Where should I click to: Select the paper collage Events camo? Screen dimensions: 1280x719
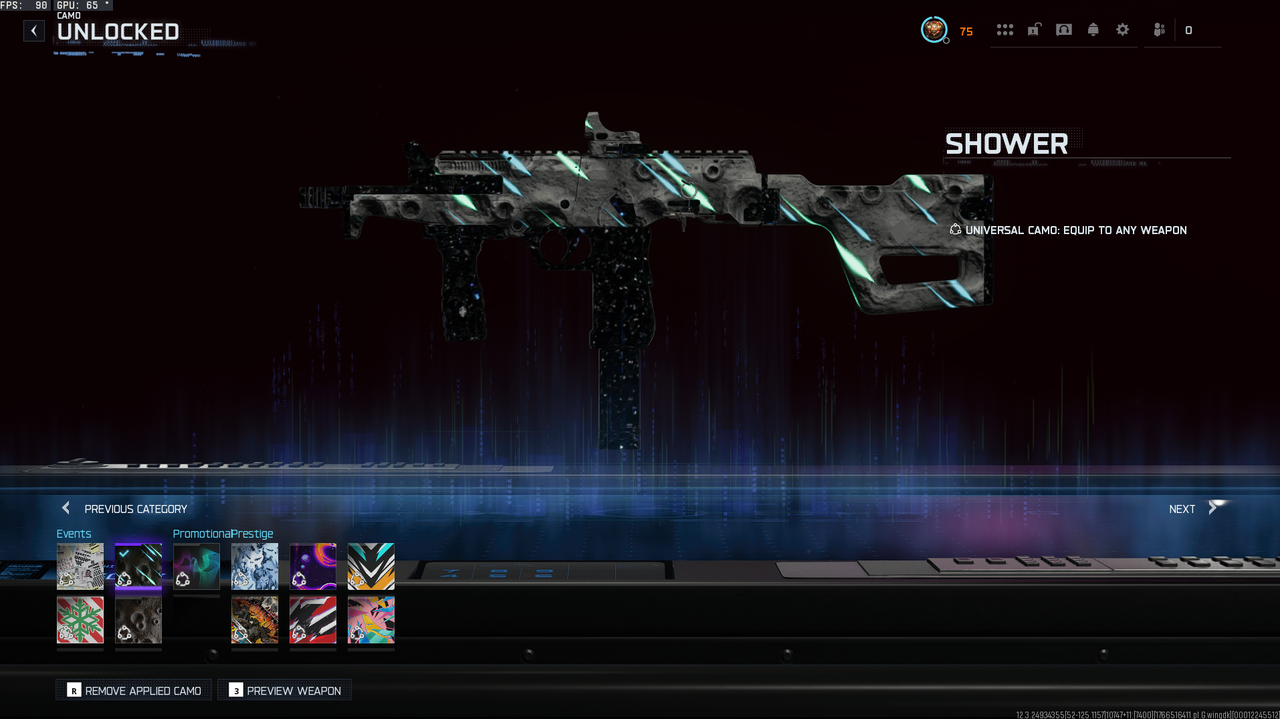click(x=80, y=566)
